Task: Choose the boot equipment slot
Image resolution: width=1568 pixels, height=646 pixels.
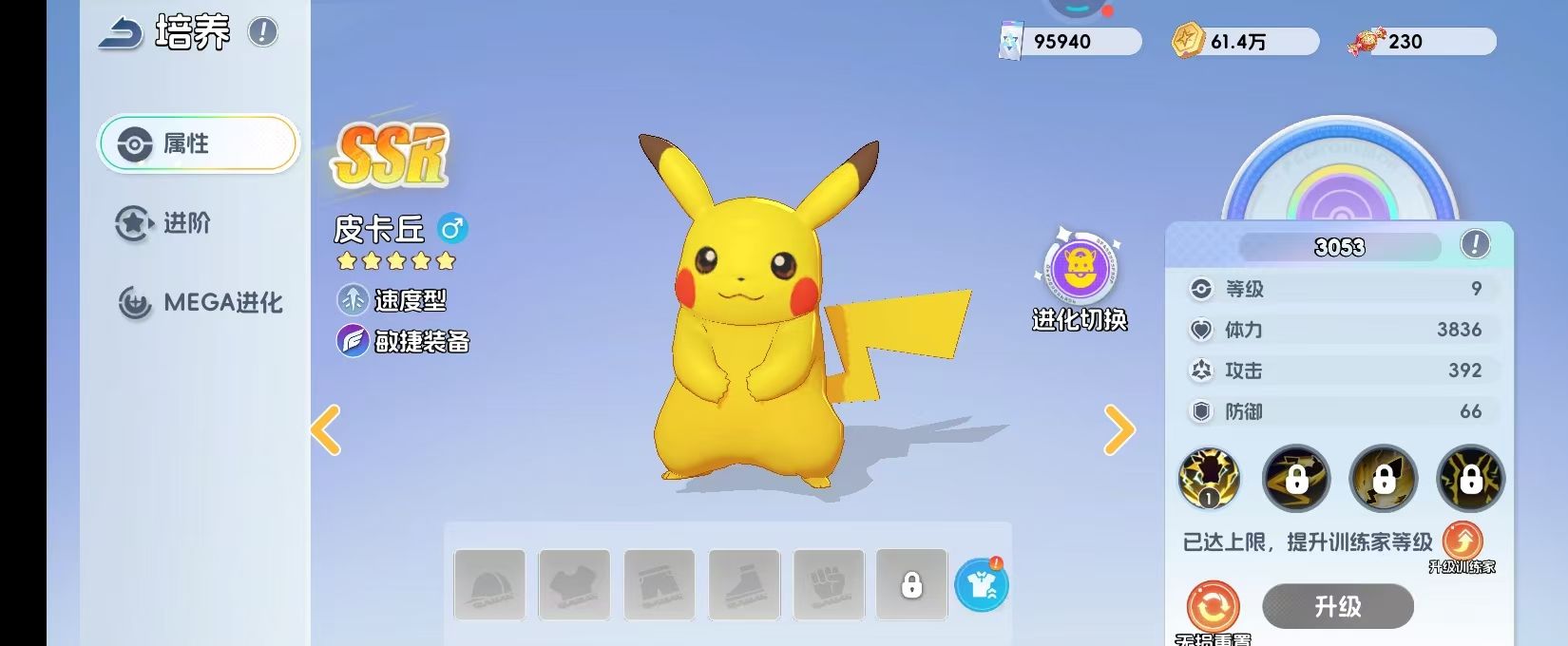Action: [x=744, y=585]
